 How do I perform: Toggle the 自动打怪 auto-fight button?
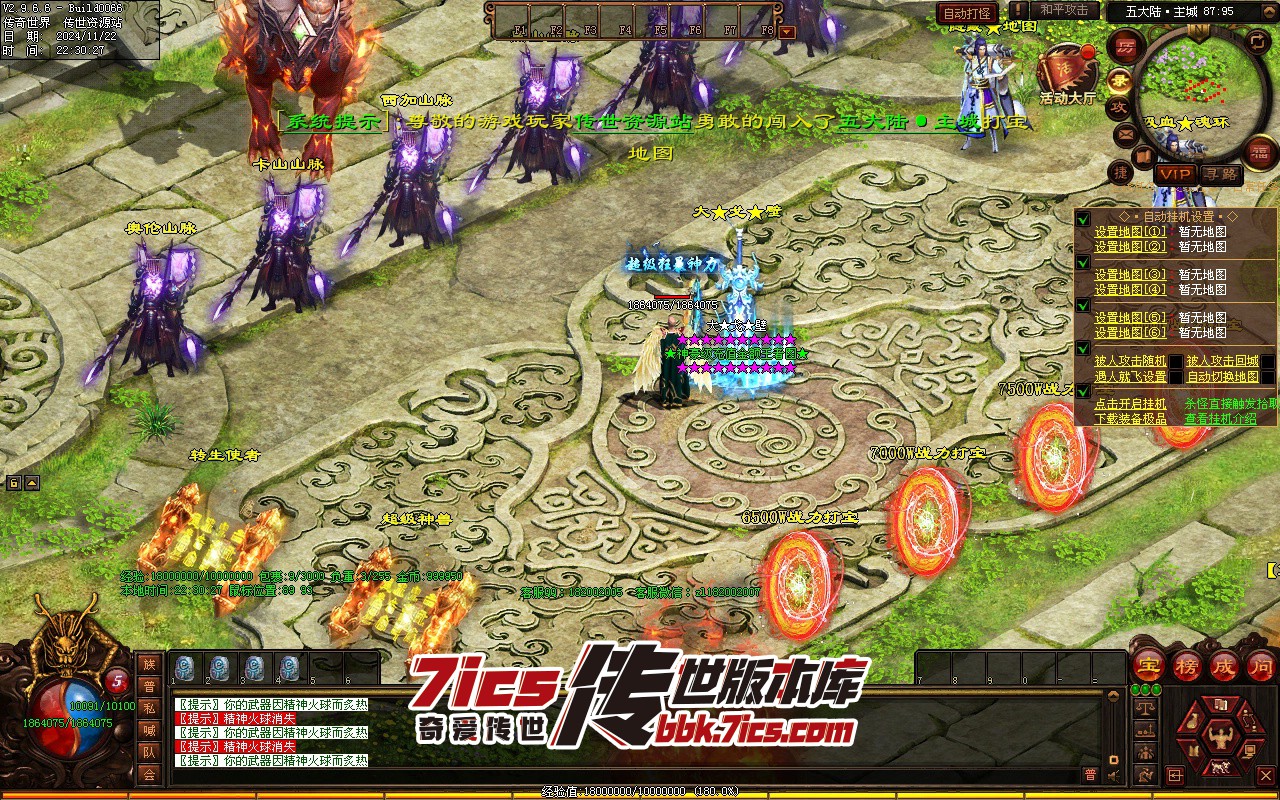pyautogui.click(x=967, y=13)
